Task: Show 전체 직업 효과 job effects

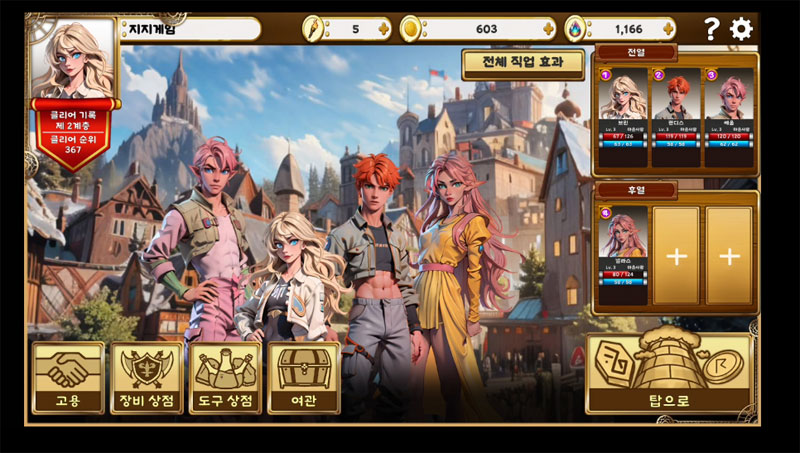Action: coord(524,63)
